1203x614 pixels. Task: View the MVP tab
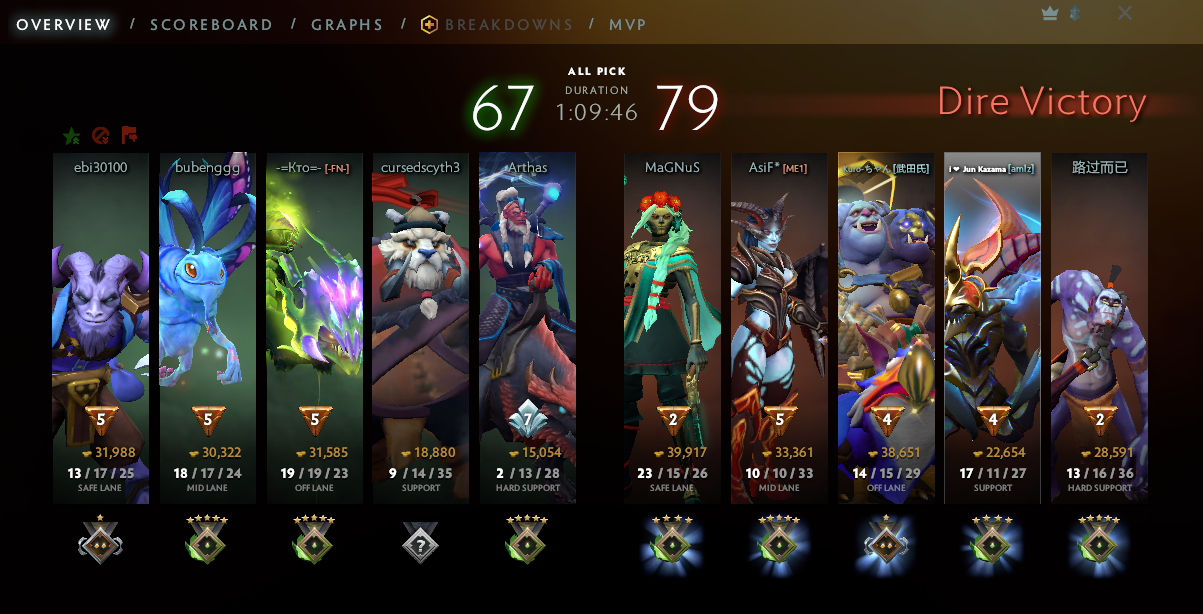627,25
